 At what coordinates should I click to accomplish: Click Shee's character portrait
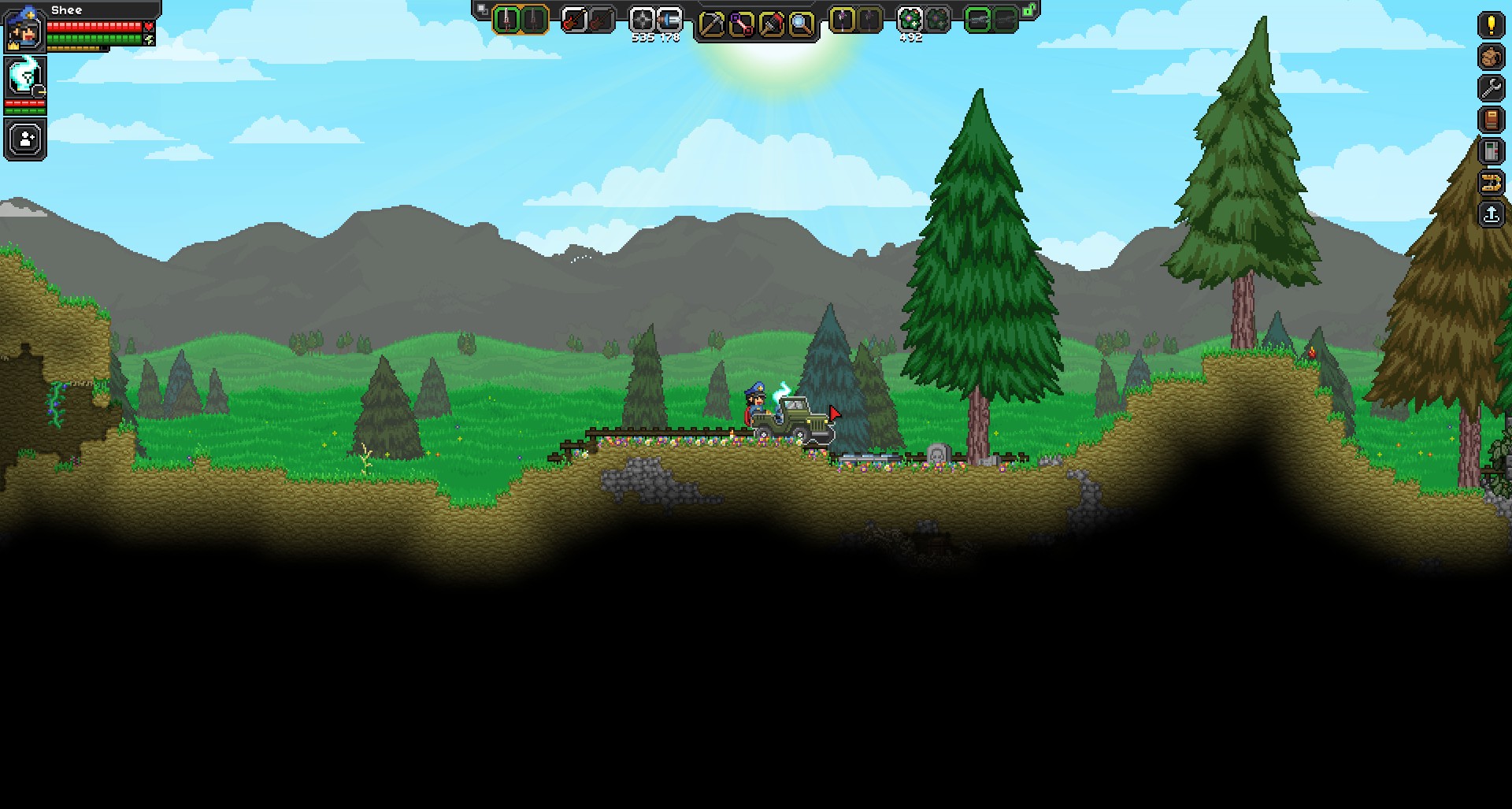[x=24, y=28]
